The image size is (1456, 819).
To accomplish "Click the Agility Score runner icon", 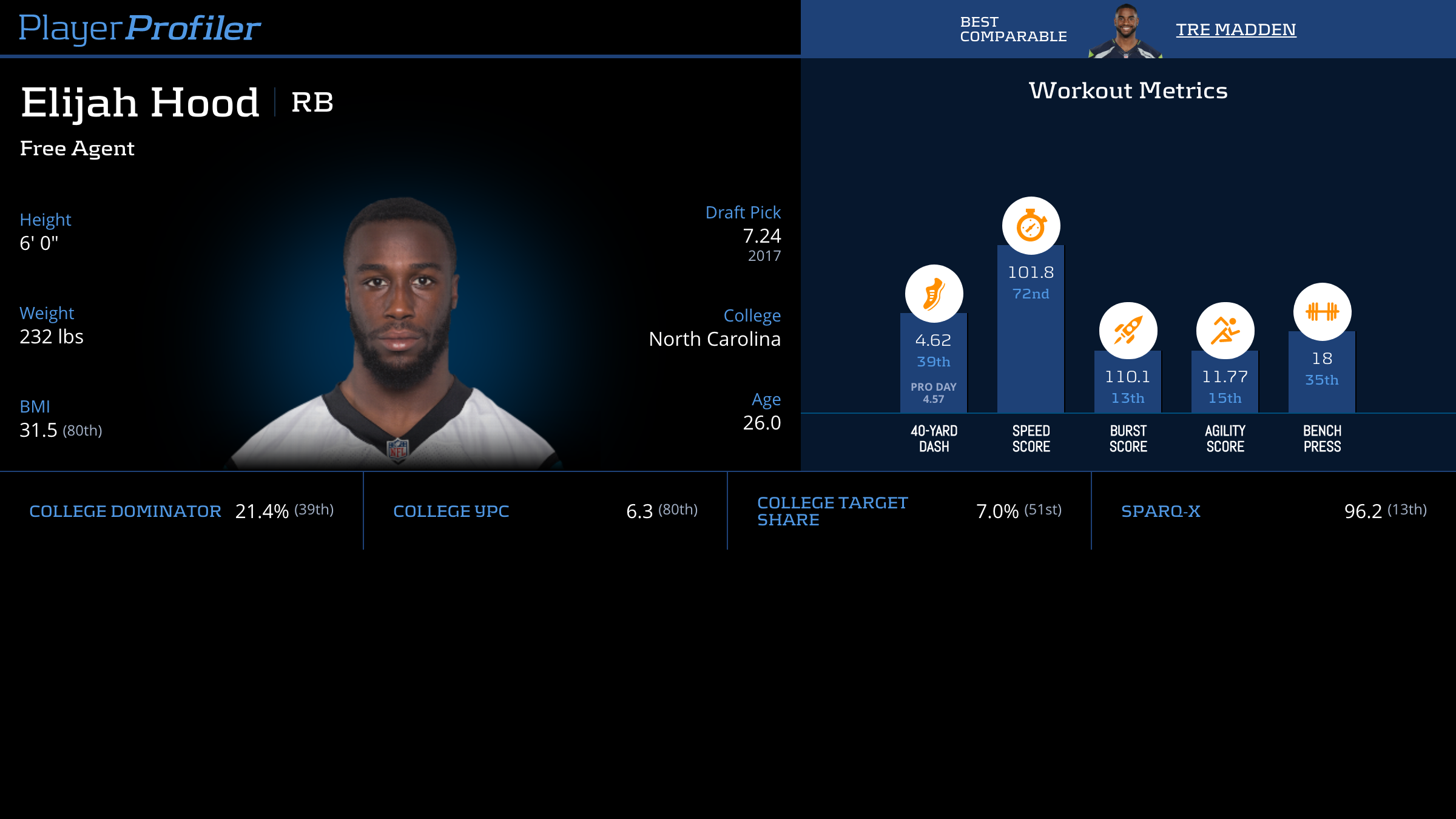I will click(1225, 331).
